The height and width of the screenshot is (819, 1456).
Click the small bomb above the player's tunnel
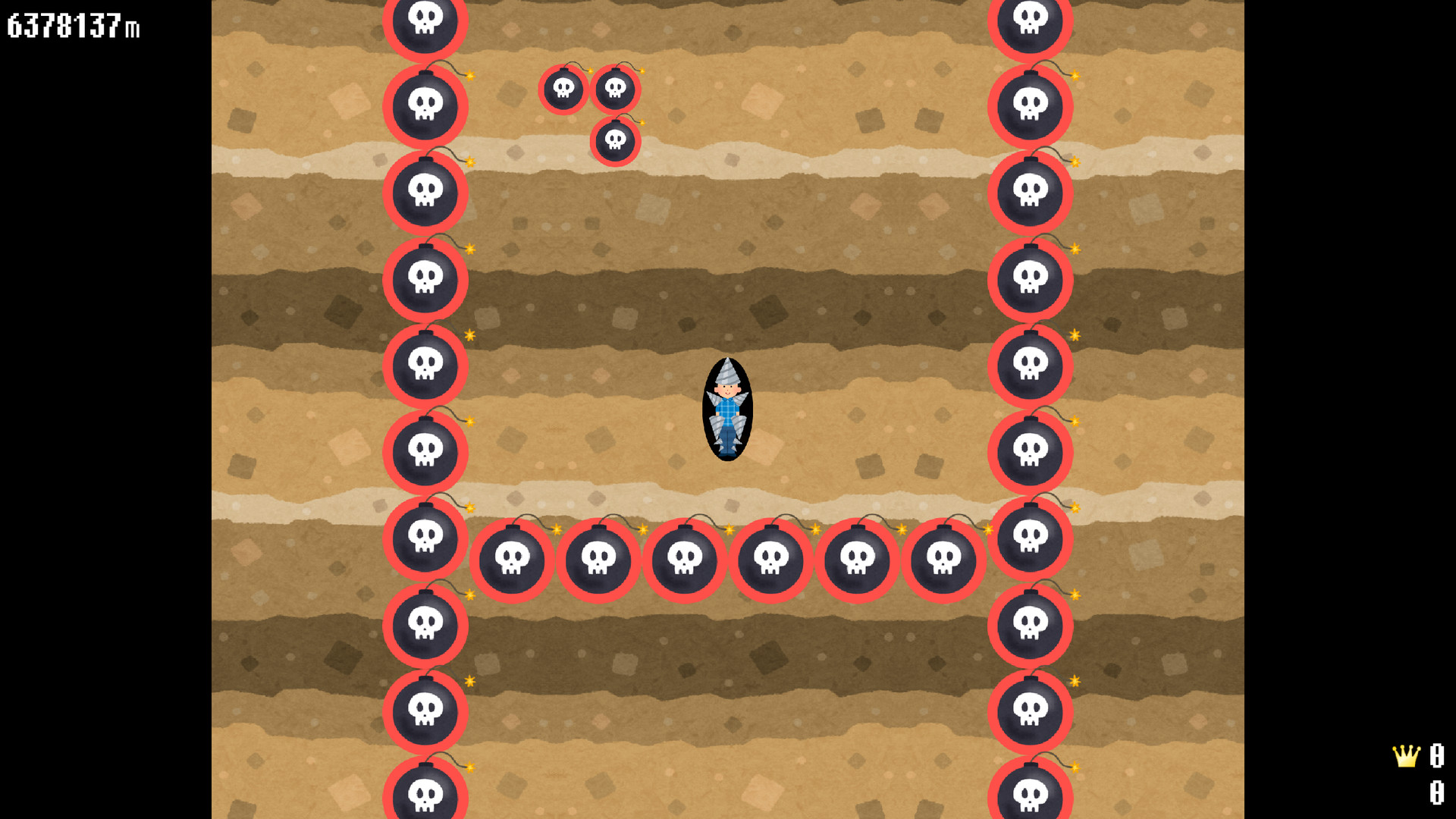(565, 89)
